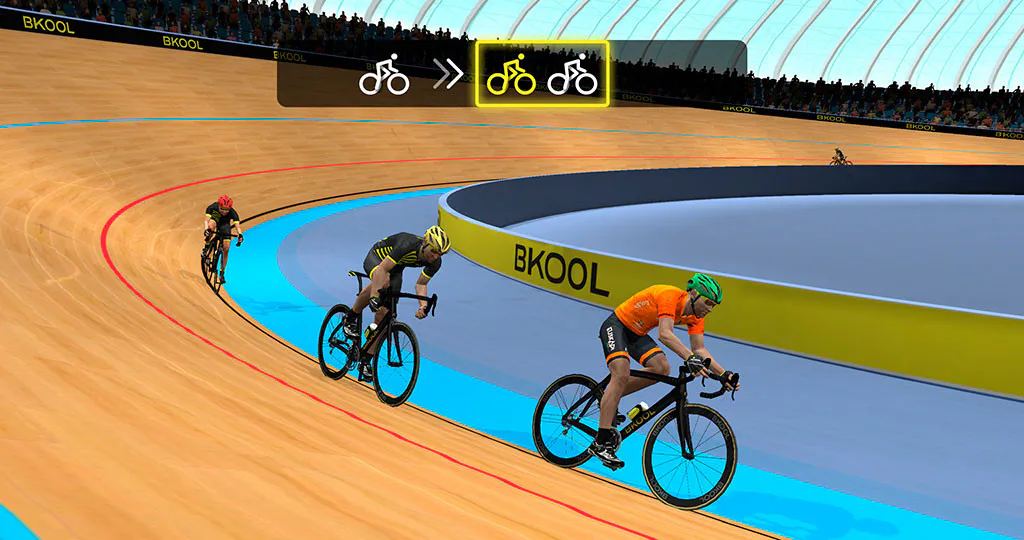Select the white cyclist inside the yellow frame
Viewport: 1024px width, 540px height.
(x=573, y=75)
